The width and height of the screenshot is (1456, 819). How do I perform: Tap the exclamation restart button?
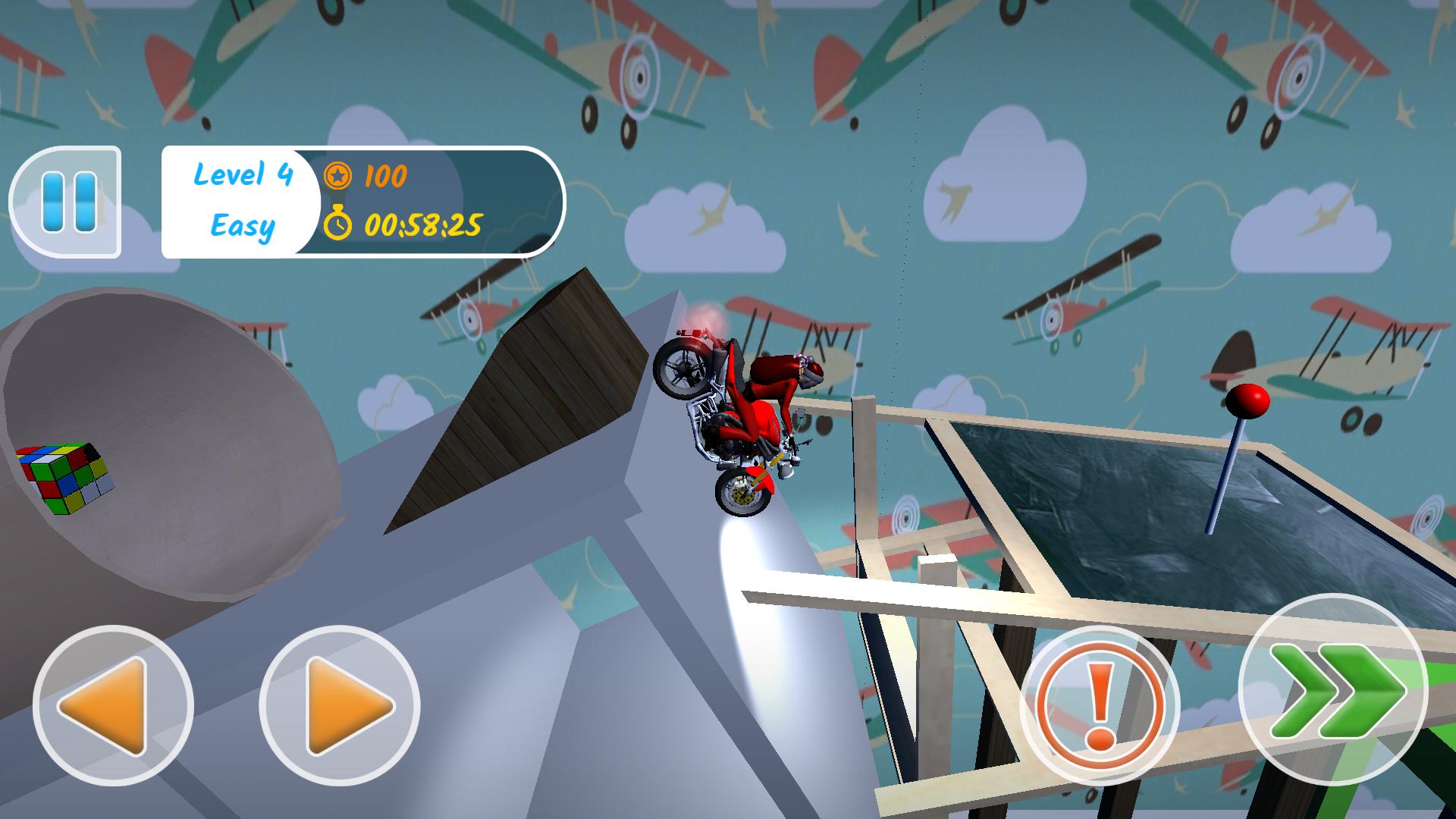(x=1099, y=705)
